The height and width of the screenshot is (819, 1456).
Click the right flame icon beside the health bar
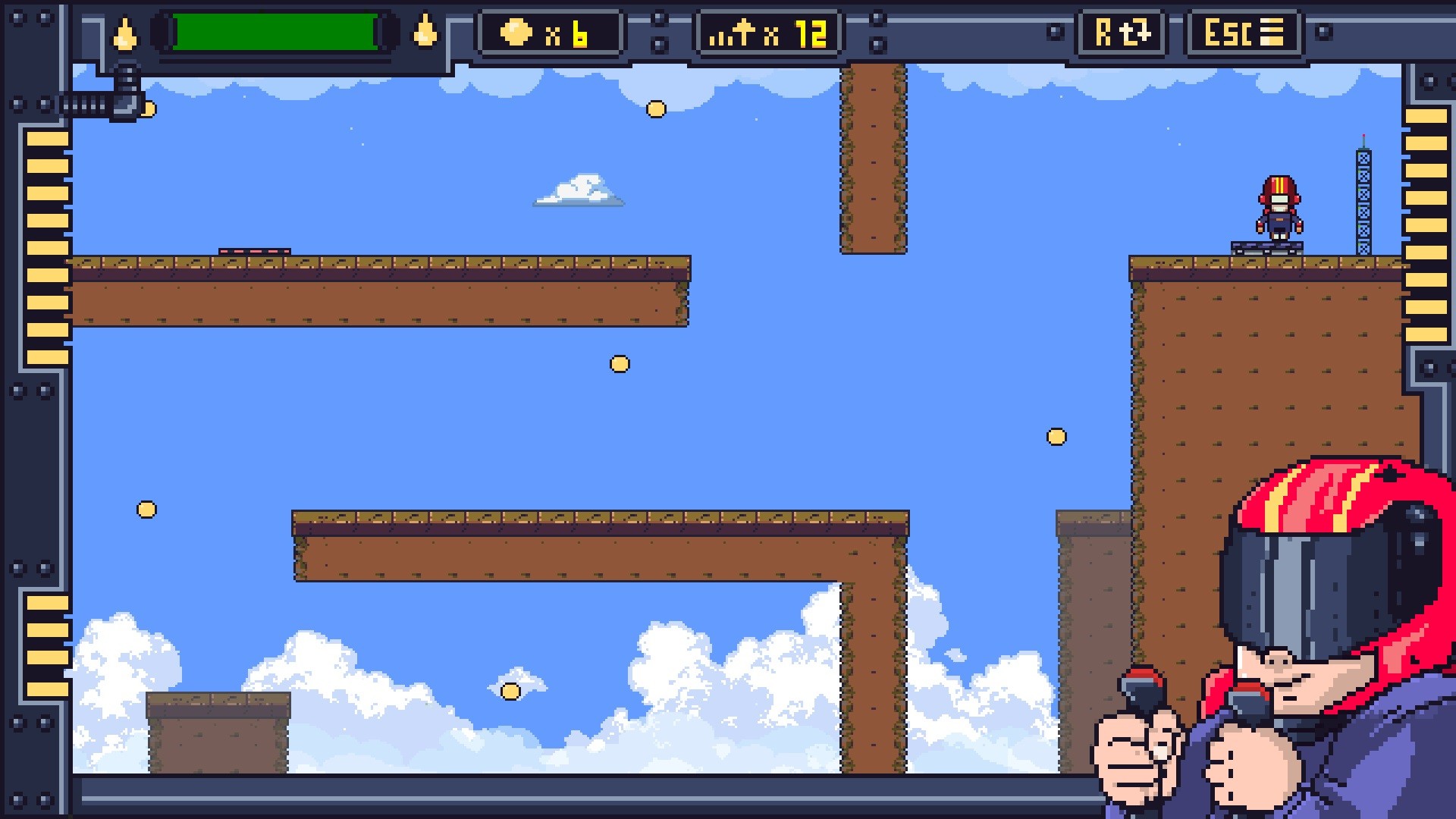[427, 32]
